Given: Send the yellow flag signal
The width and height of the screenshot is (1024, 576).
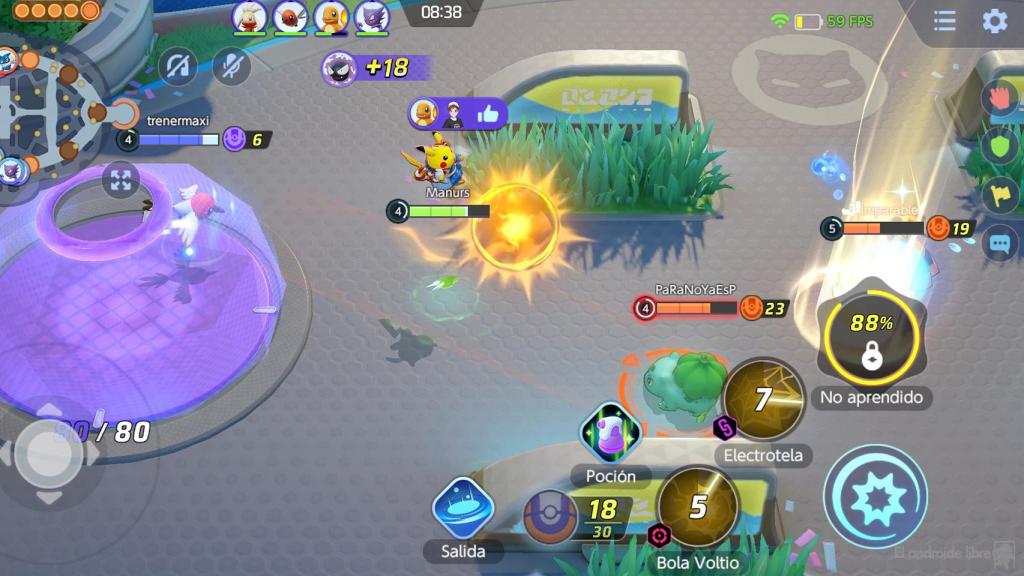Looking at the screenshot, I should coord(1000,194).
